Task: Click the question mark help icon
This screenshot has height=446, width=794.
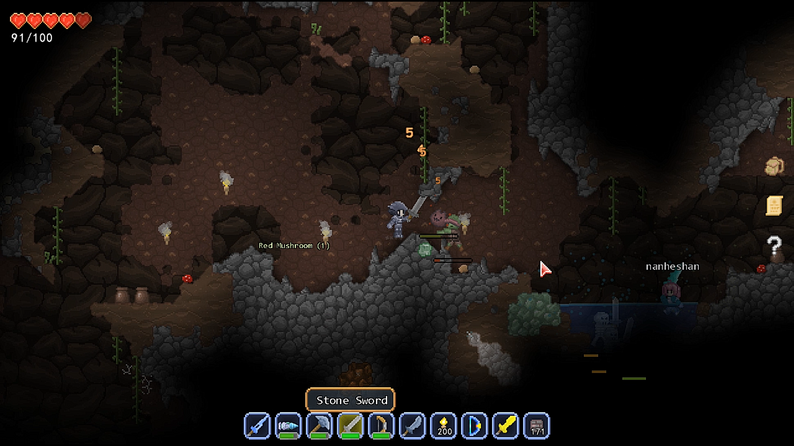Action: [x=773, y=244]
